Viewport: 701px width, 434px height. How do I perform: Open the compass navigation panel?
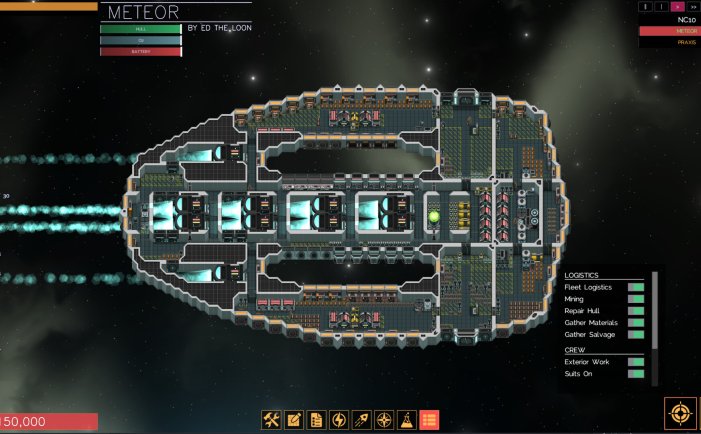pos(385,420)
